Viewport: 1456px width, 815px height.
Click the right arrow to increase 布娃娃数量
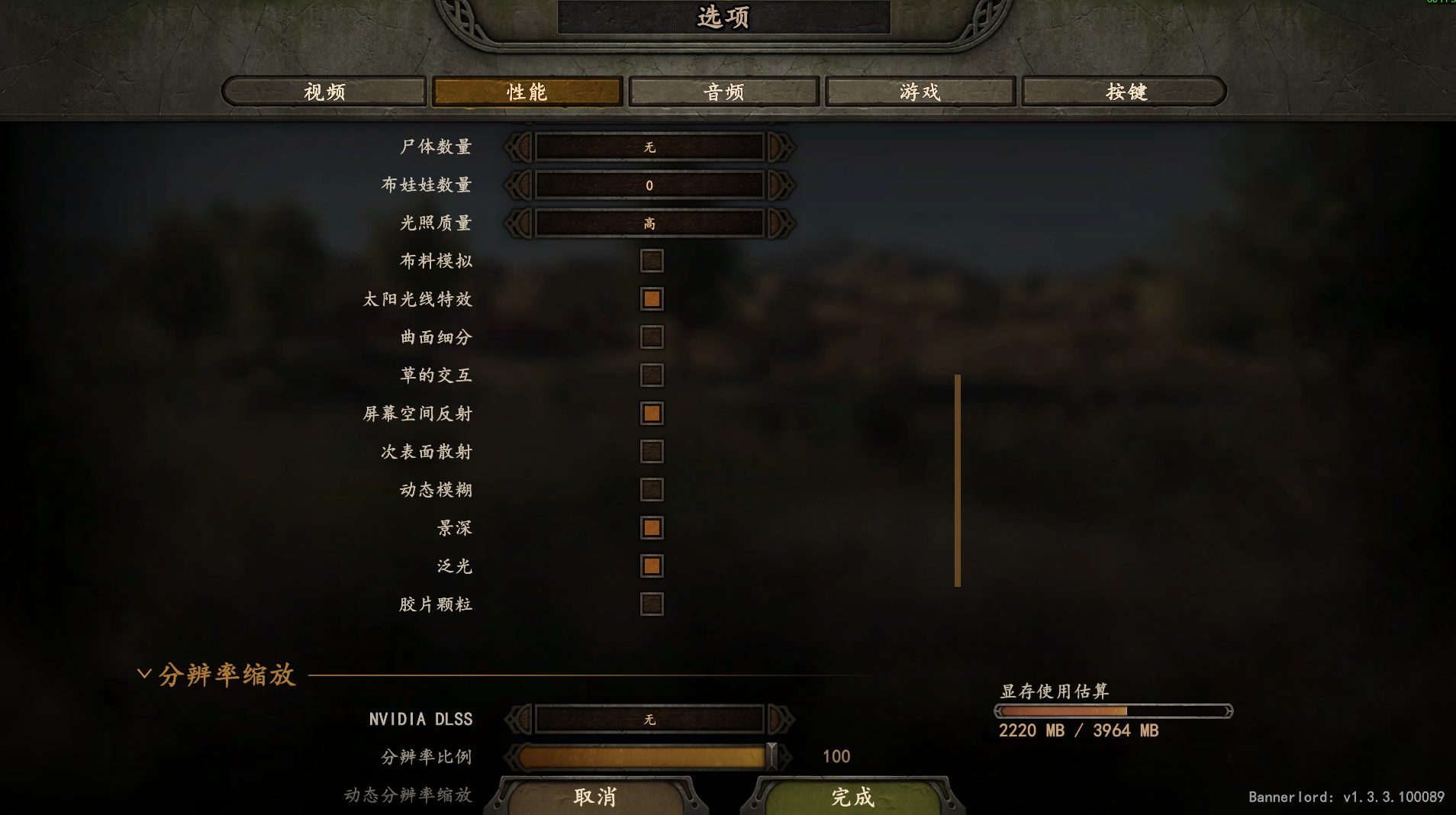coord(778,185)
